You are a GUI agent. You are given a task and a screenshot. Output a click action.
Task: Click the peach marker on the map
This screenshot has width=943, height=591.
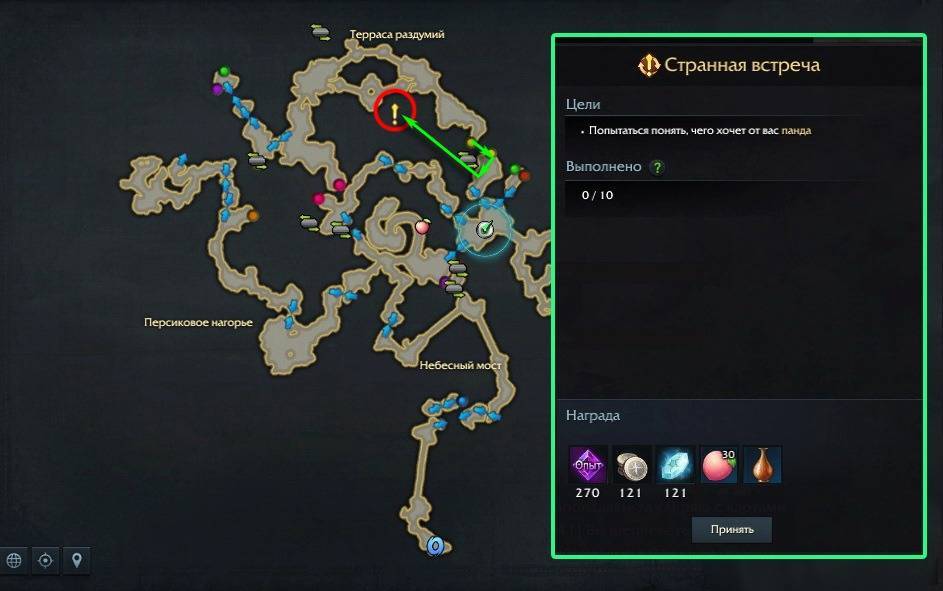tap(422, 227)
